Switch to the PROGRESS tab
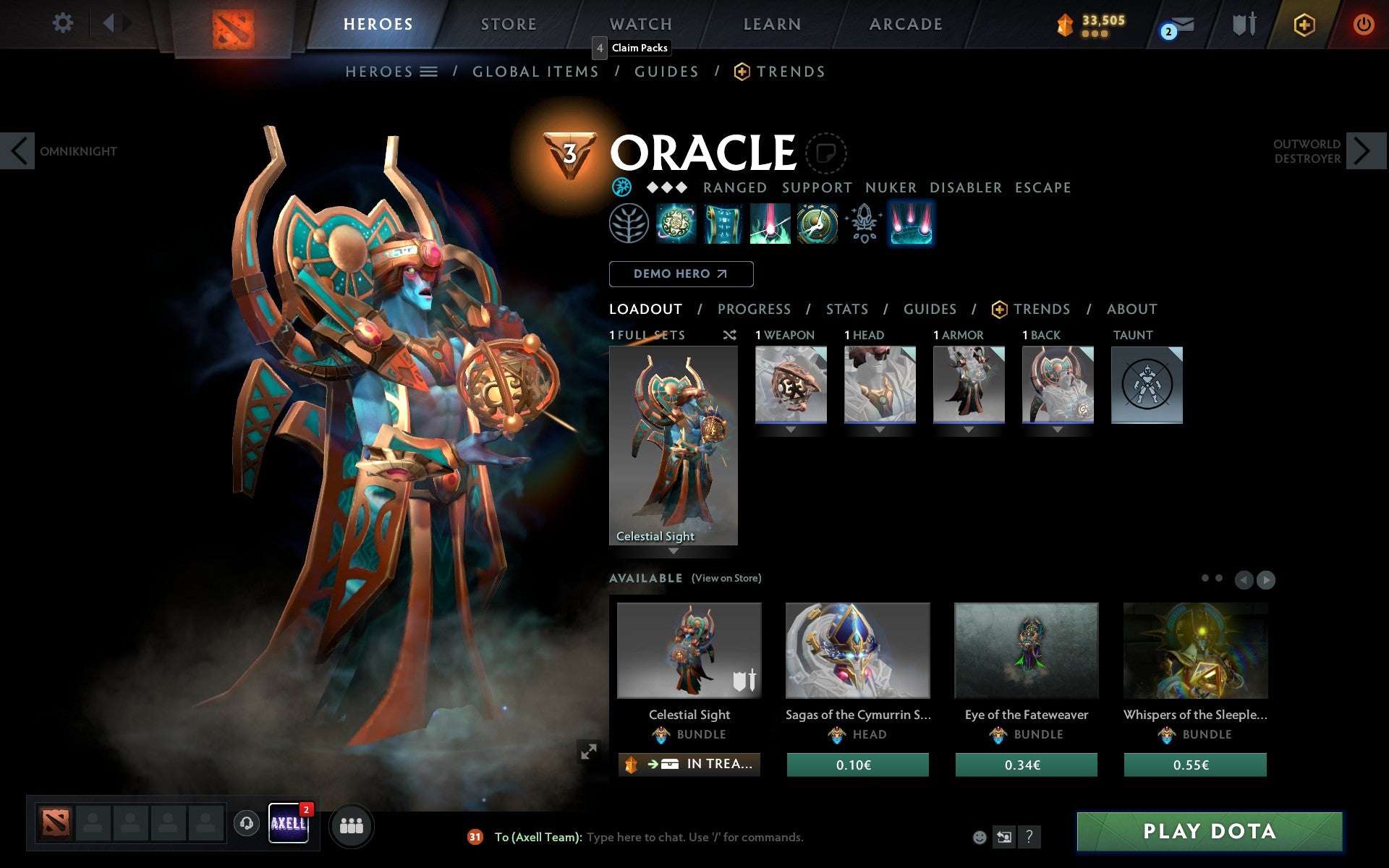The width and height of the screenshot is (1389, 868). [x=754, y=309]
